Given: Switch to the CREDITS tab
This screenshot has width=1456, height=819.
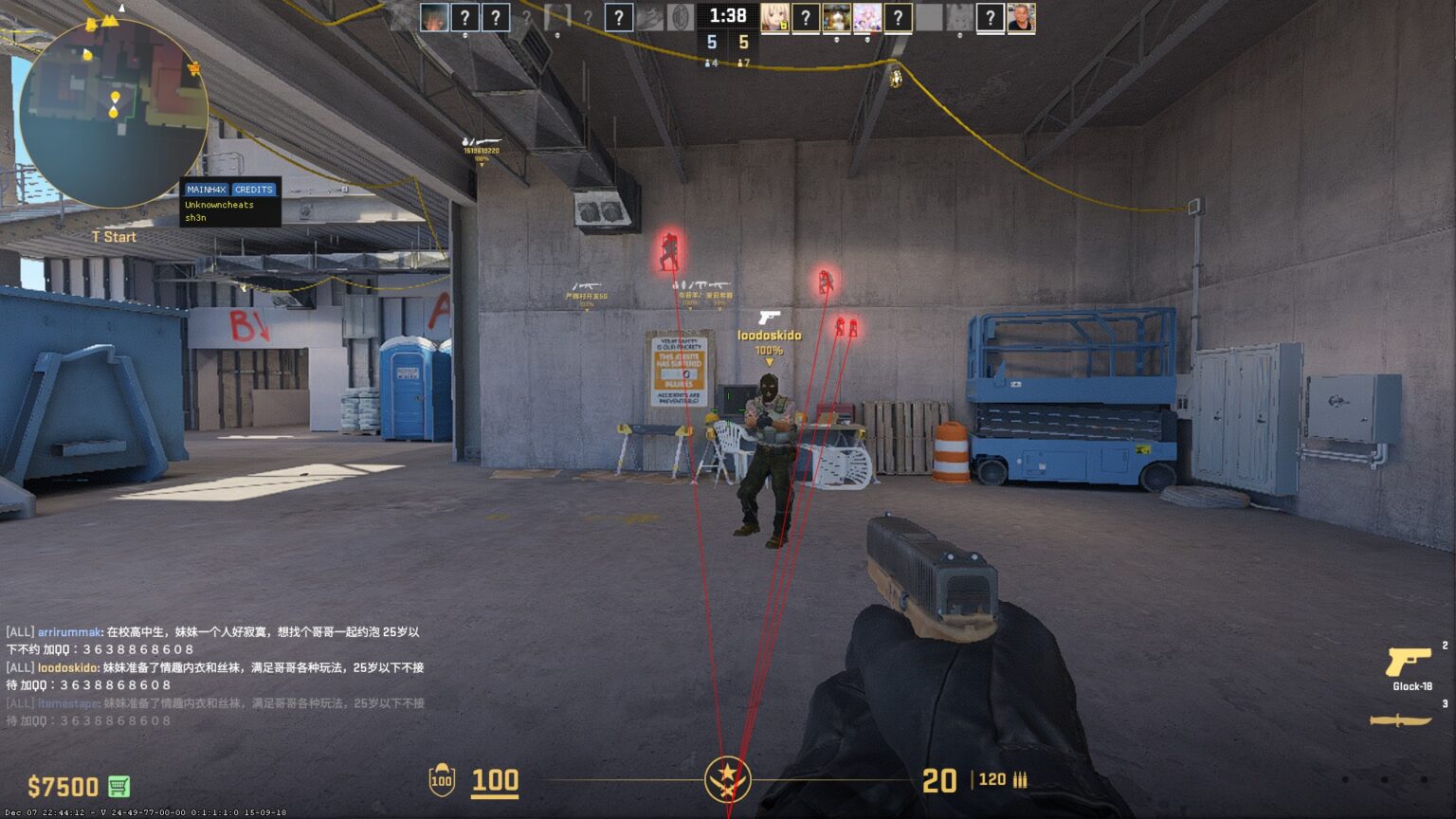Looking at the screenshot, I should [x=253, y=190].
